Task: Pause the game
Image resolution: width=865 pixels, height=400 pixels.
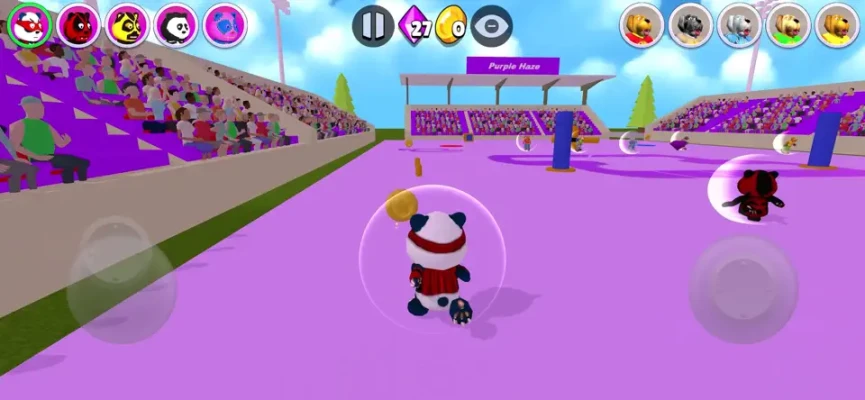Action: coord(372,26)
